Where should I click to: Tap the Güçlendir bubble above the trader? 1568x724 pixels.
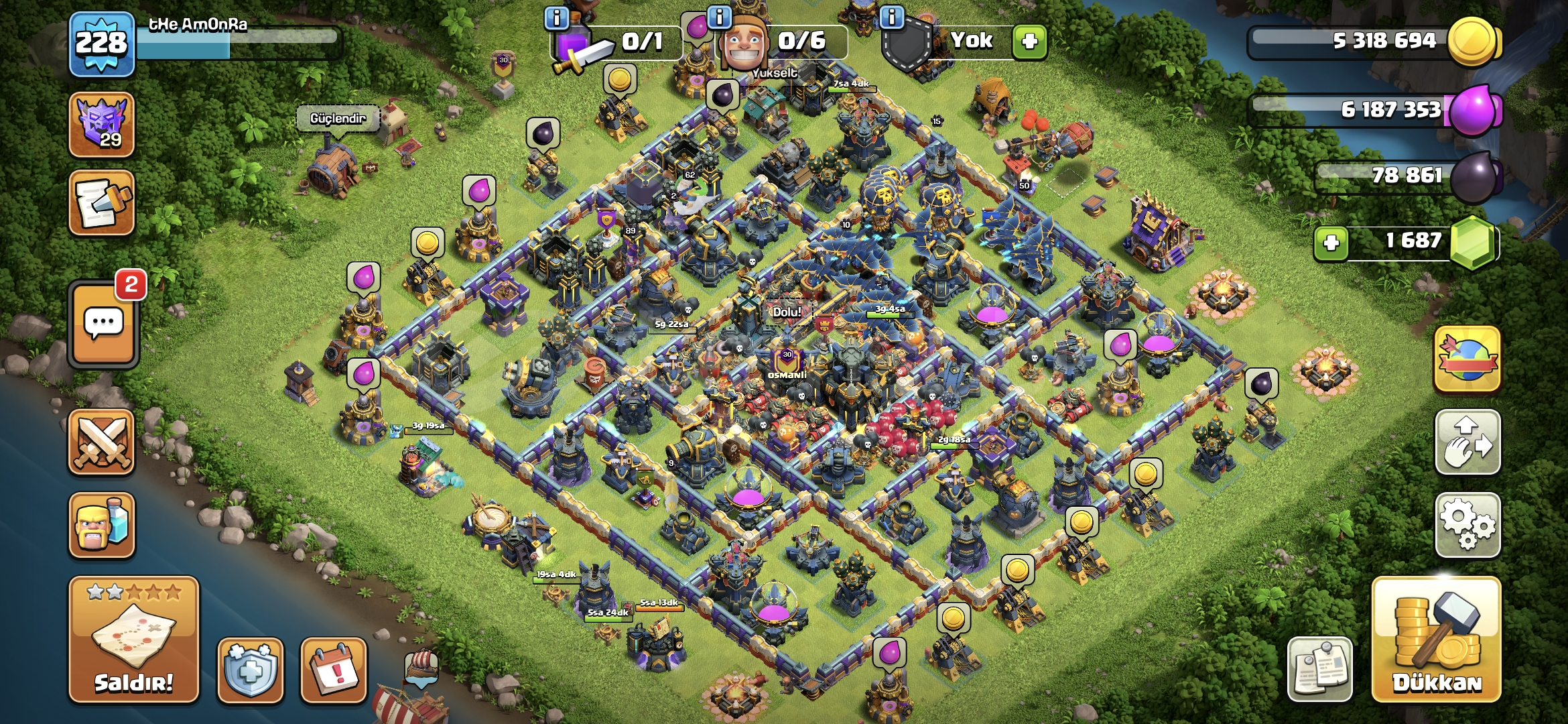tap(337, 117)
